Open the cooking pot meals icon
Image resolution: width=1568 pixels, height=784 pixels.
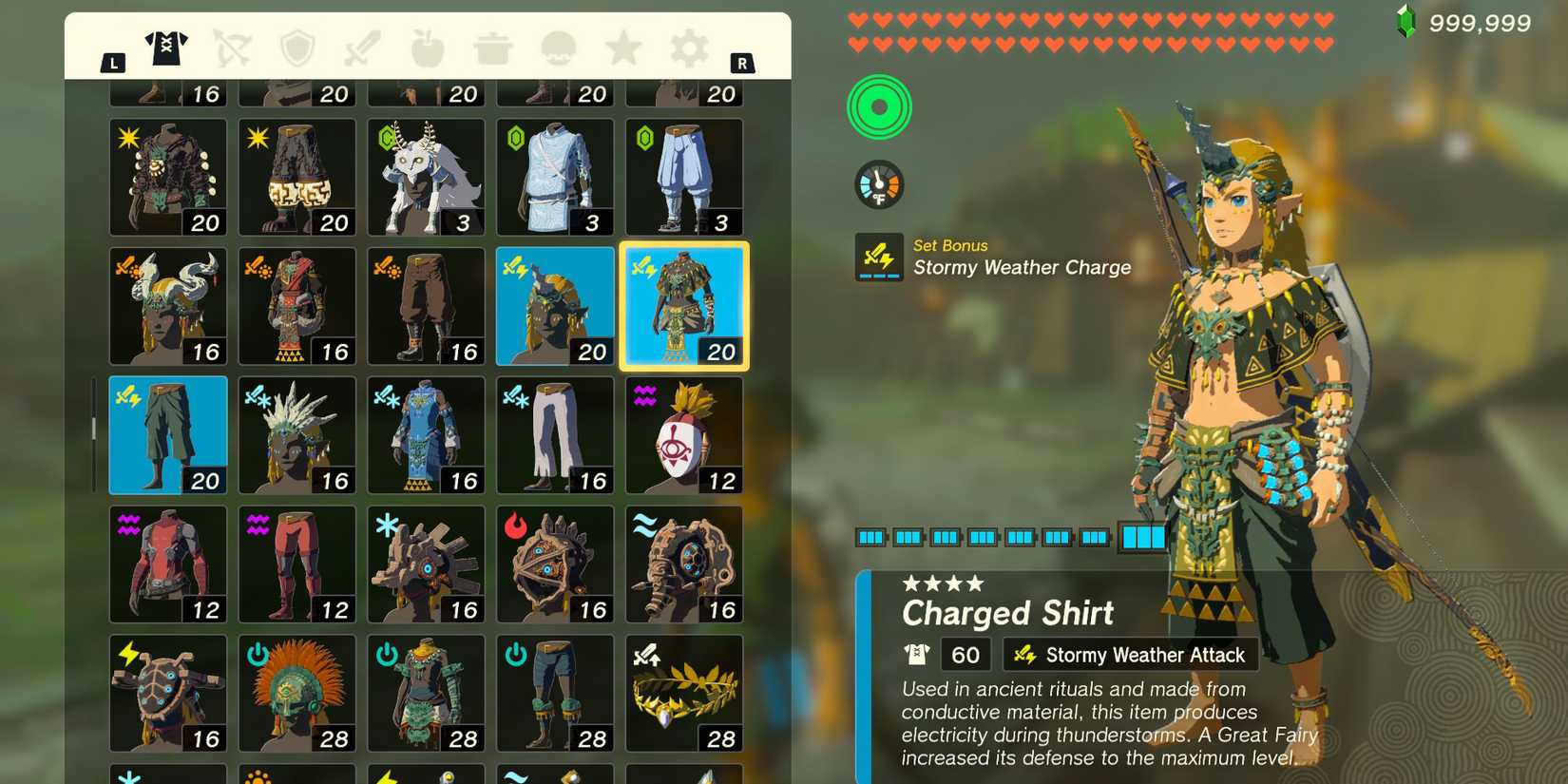click(491, 49)
